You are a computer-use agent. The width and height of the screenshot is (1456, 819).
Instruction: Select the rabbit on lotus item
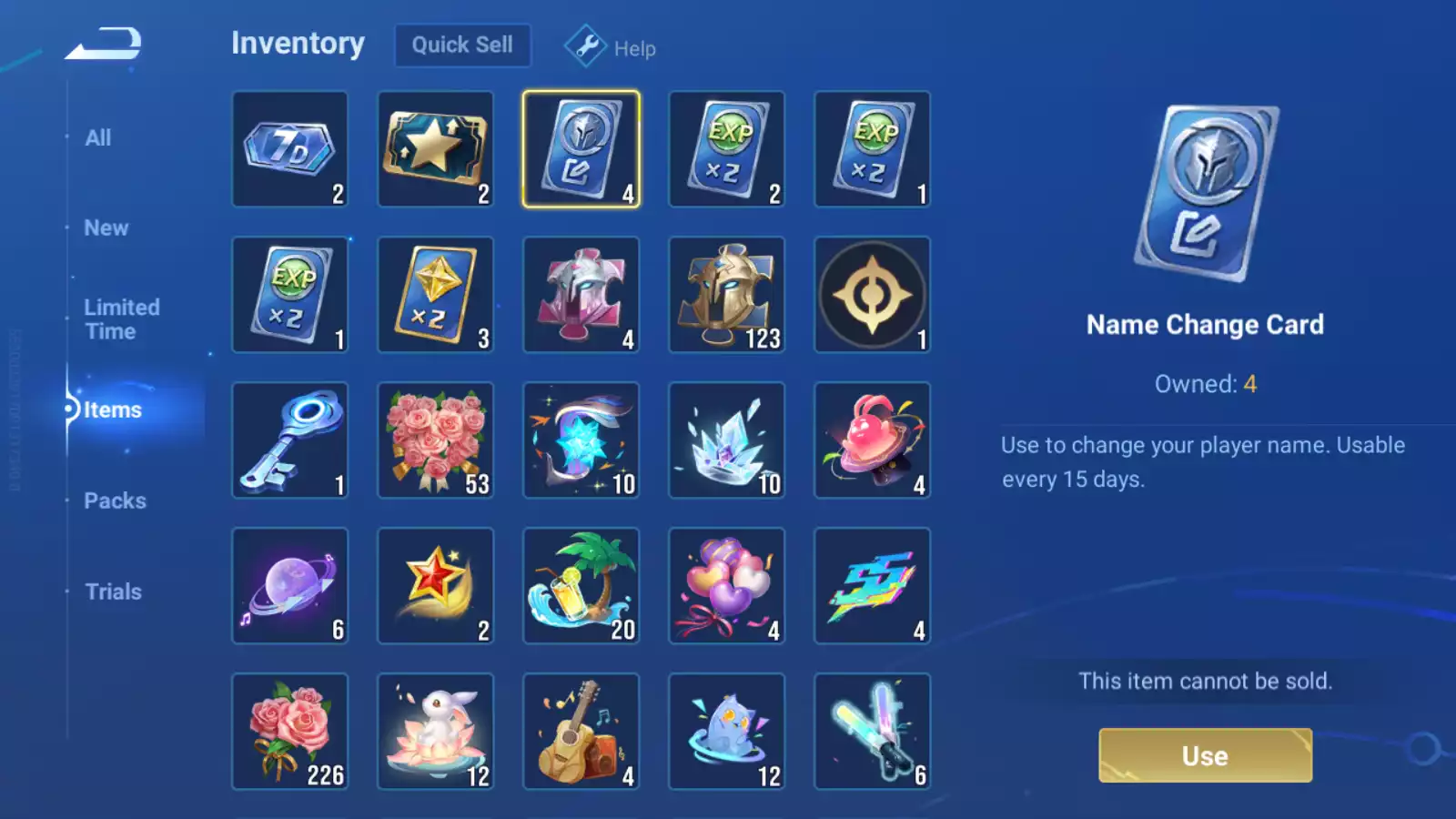tap(435, 732)
